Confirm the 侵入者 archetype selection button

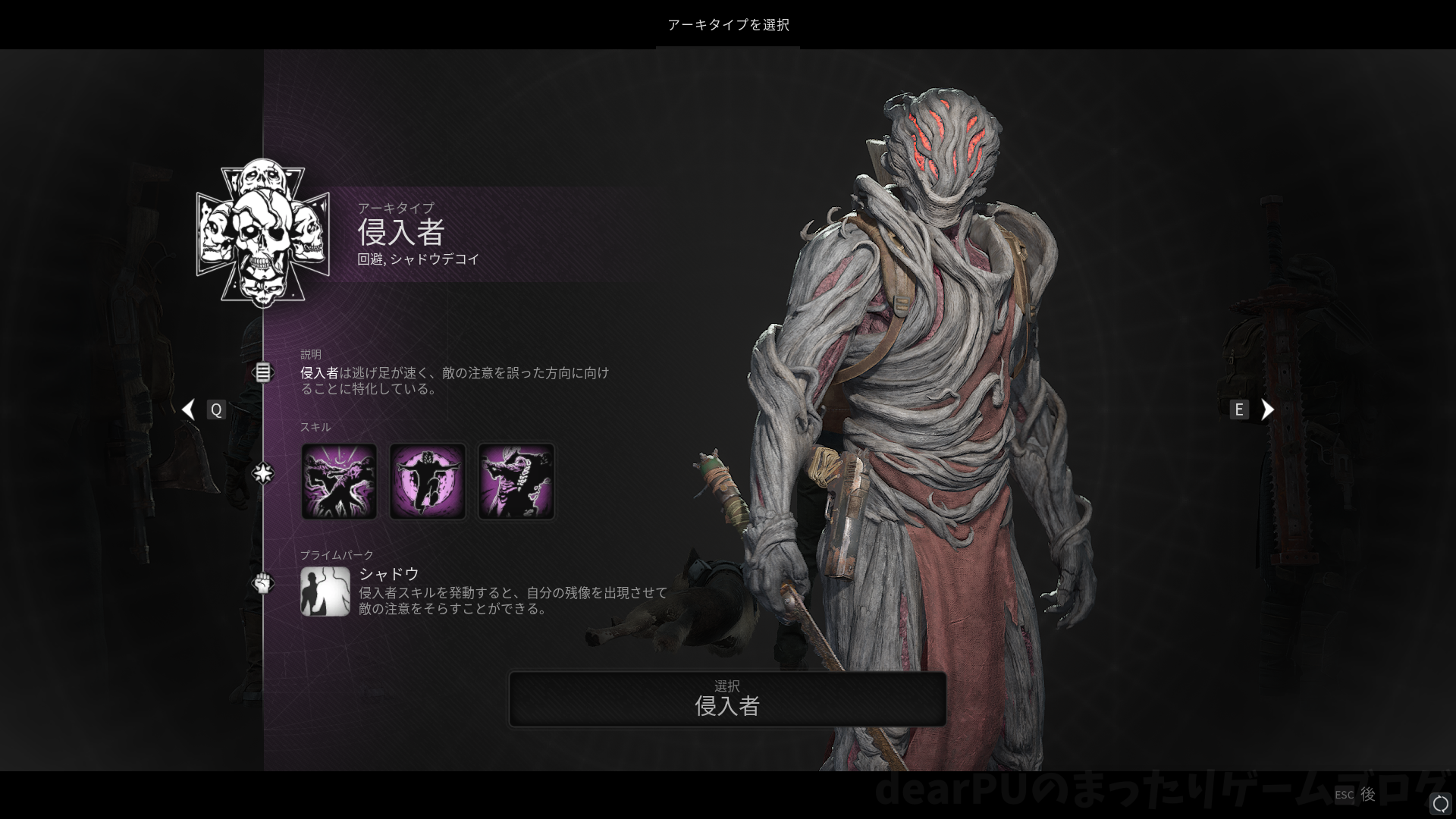727,698
